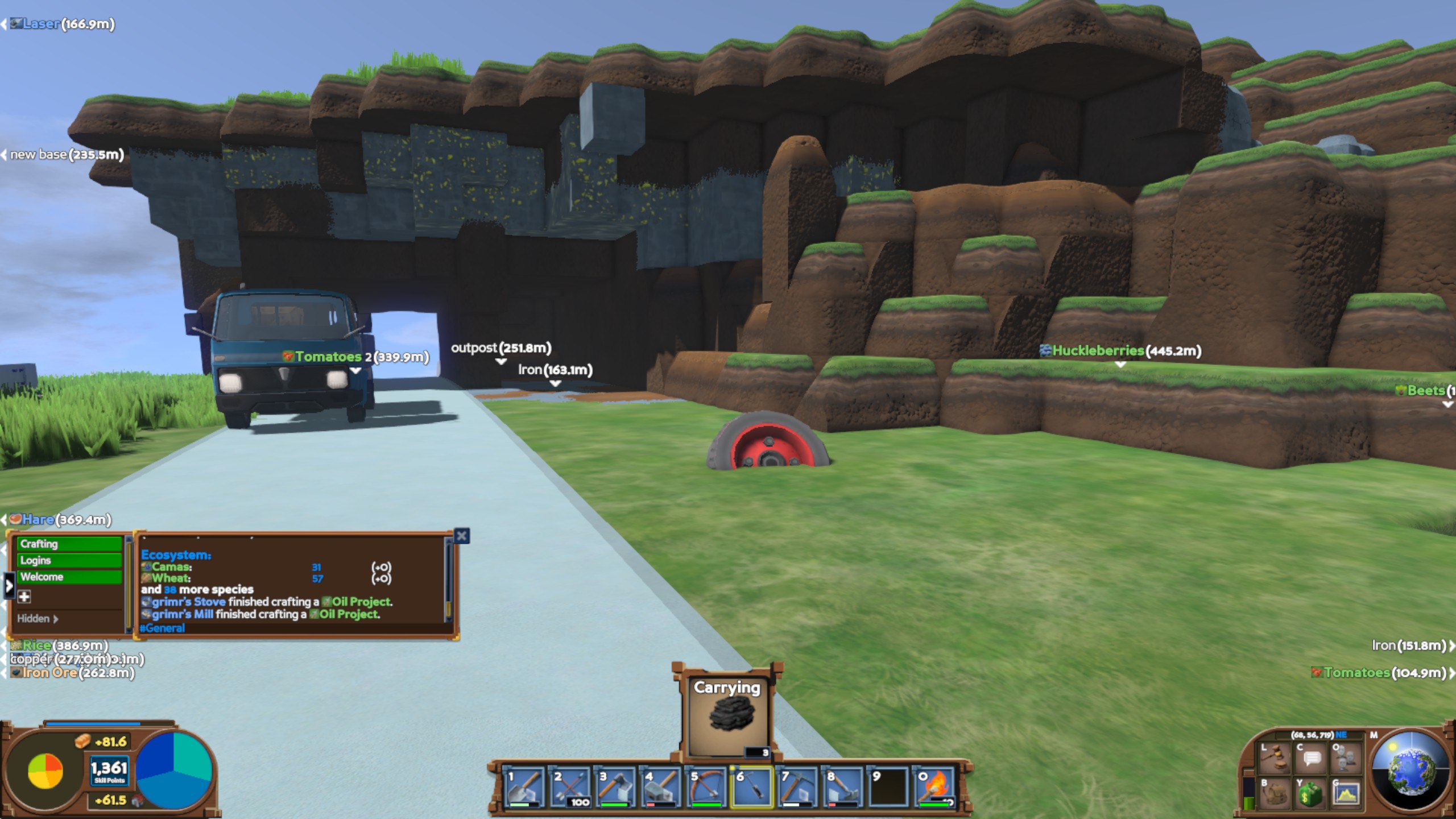The height and width of the screenshot is (819, 1456).
Task: Open chat using the speech bubble icon
Action: 1311,756
